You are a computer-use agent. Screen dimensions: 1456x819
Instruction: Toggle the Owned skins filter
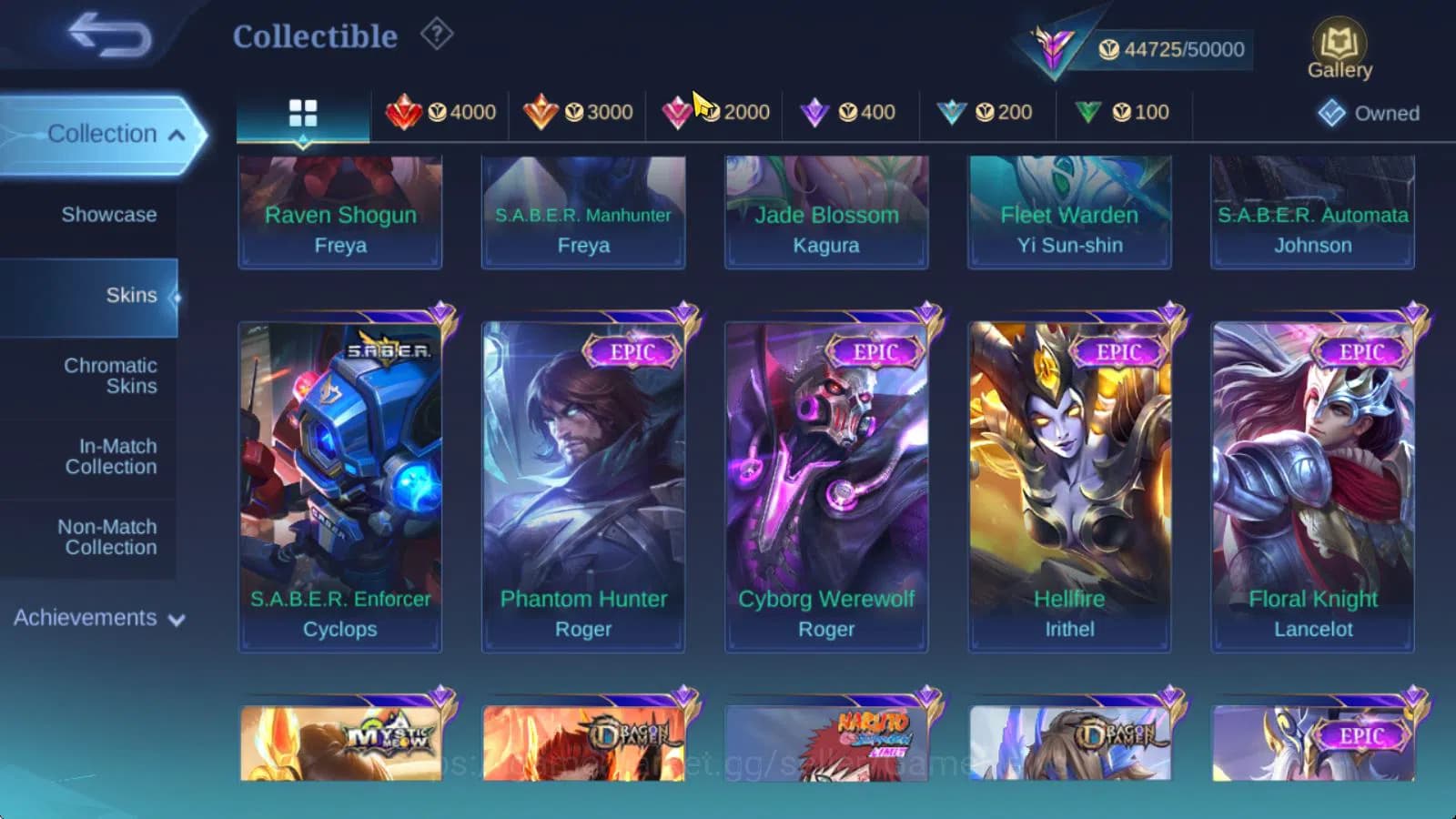[1370, 114]
